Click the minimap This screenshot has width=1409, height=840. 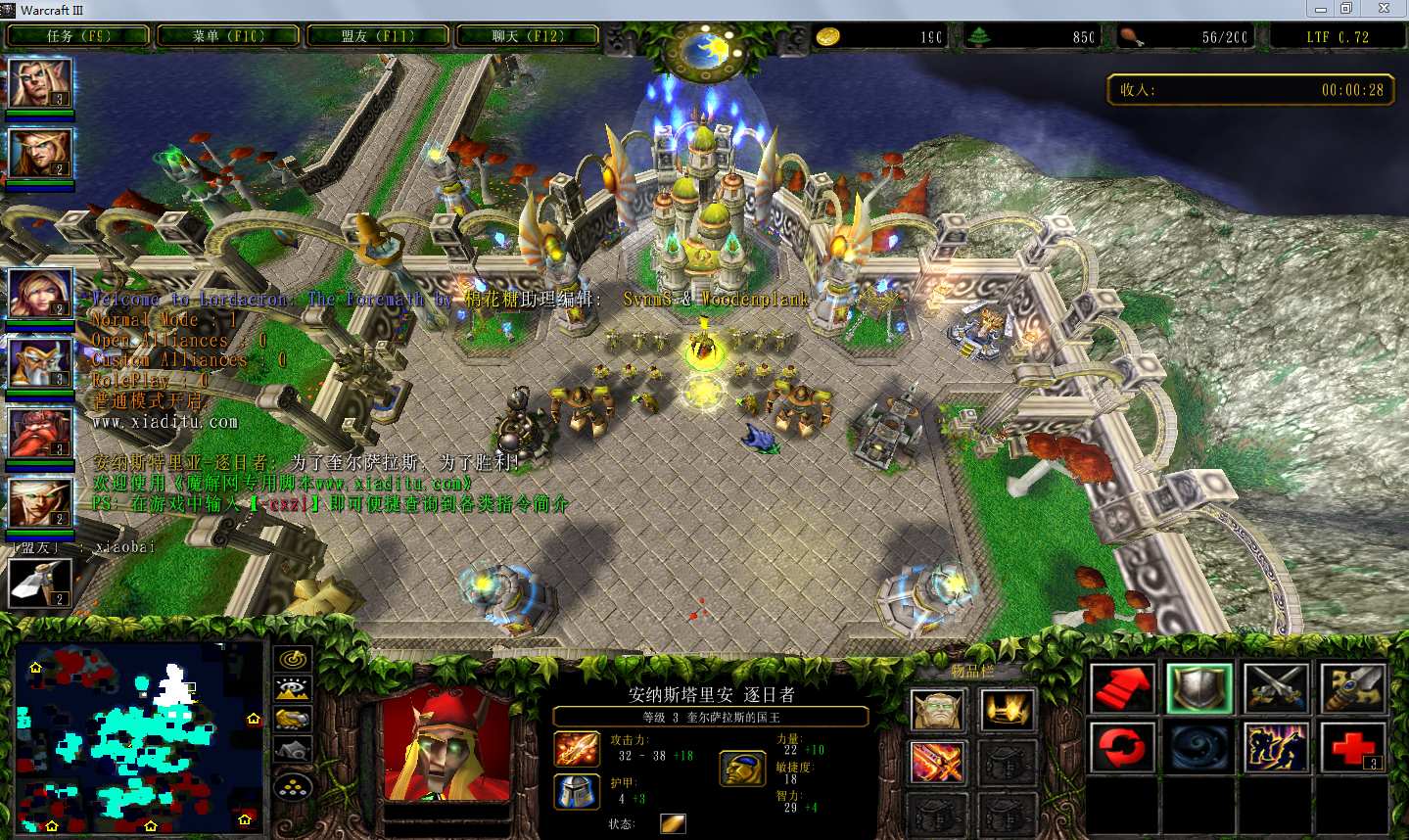point(139,736)
